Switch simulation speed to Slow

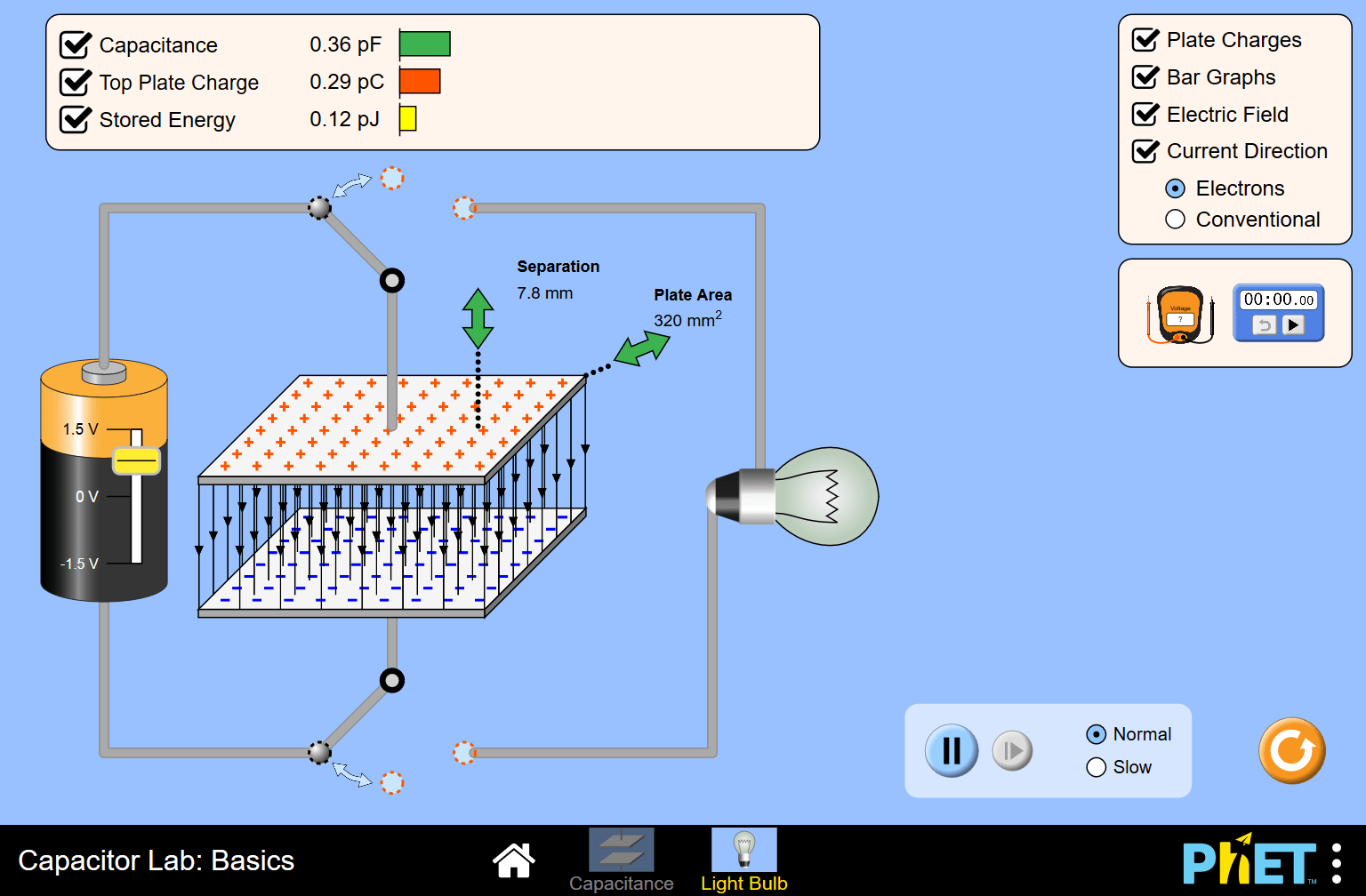(1096, 766)
